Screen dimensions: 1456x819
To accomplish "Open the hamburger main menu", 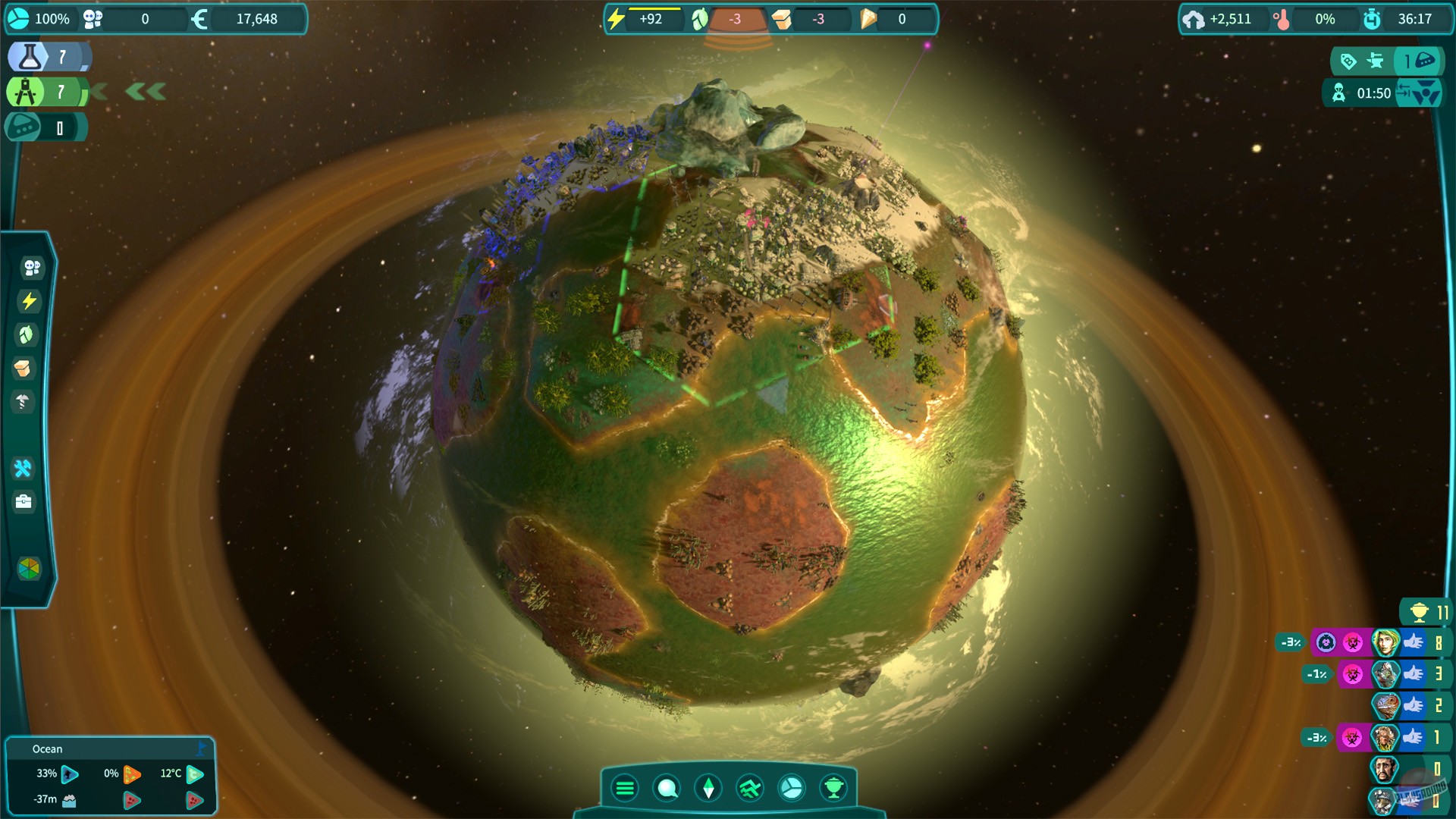I will point(625,788).
